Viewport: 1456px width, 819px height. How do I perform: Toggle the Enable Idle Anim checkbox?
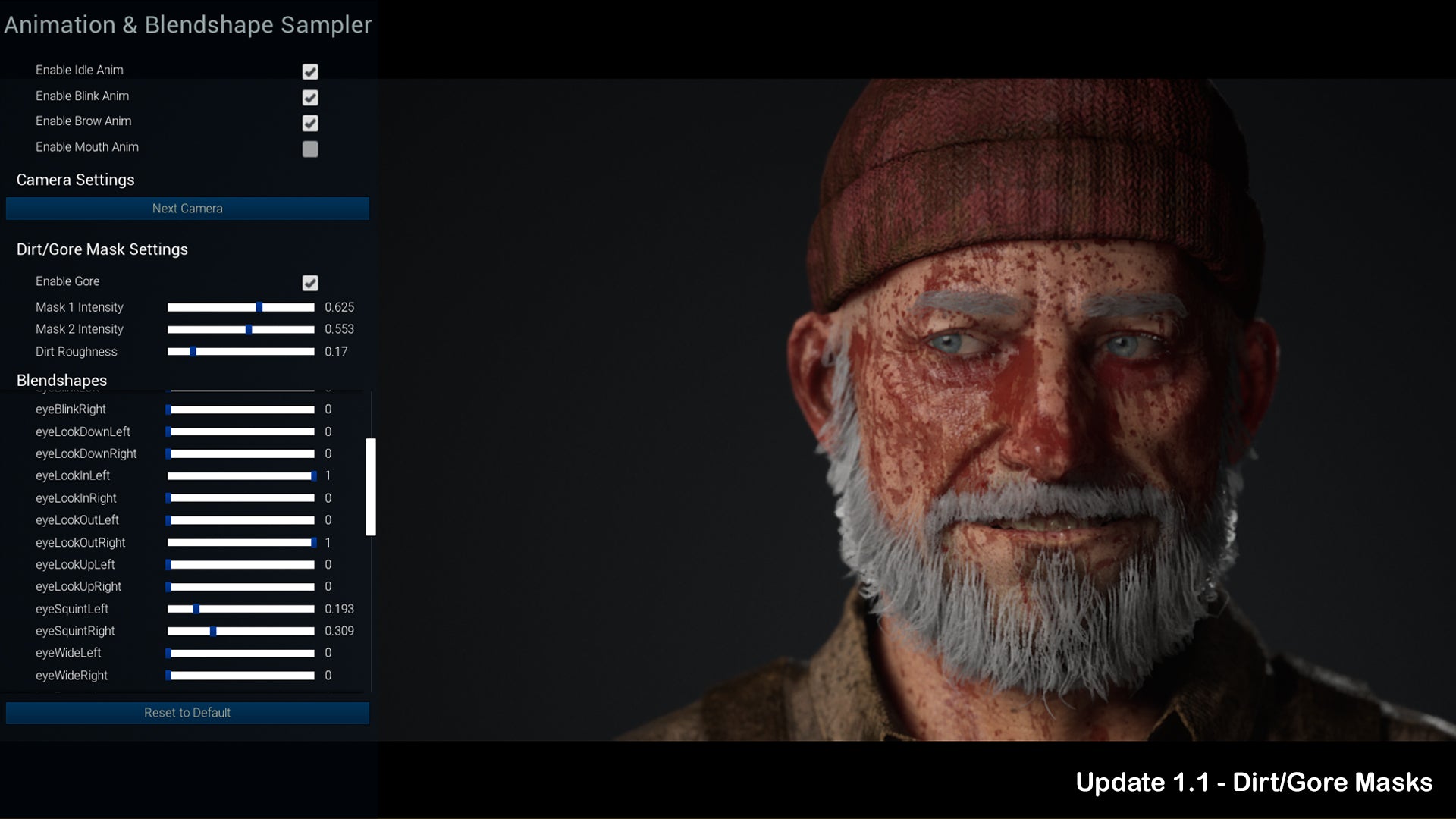coord(310,71)
